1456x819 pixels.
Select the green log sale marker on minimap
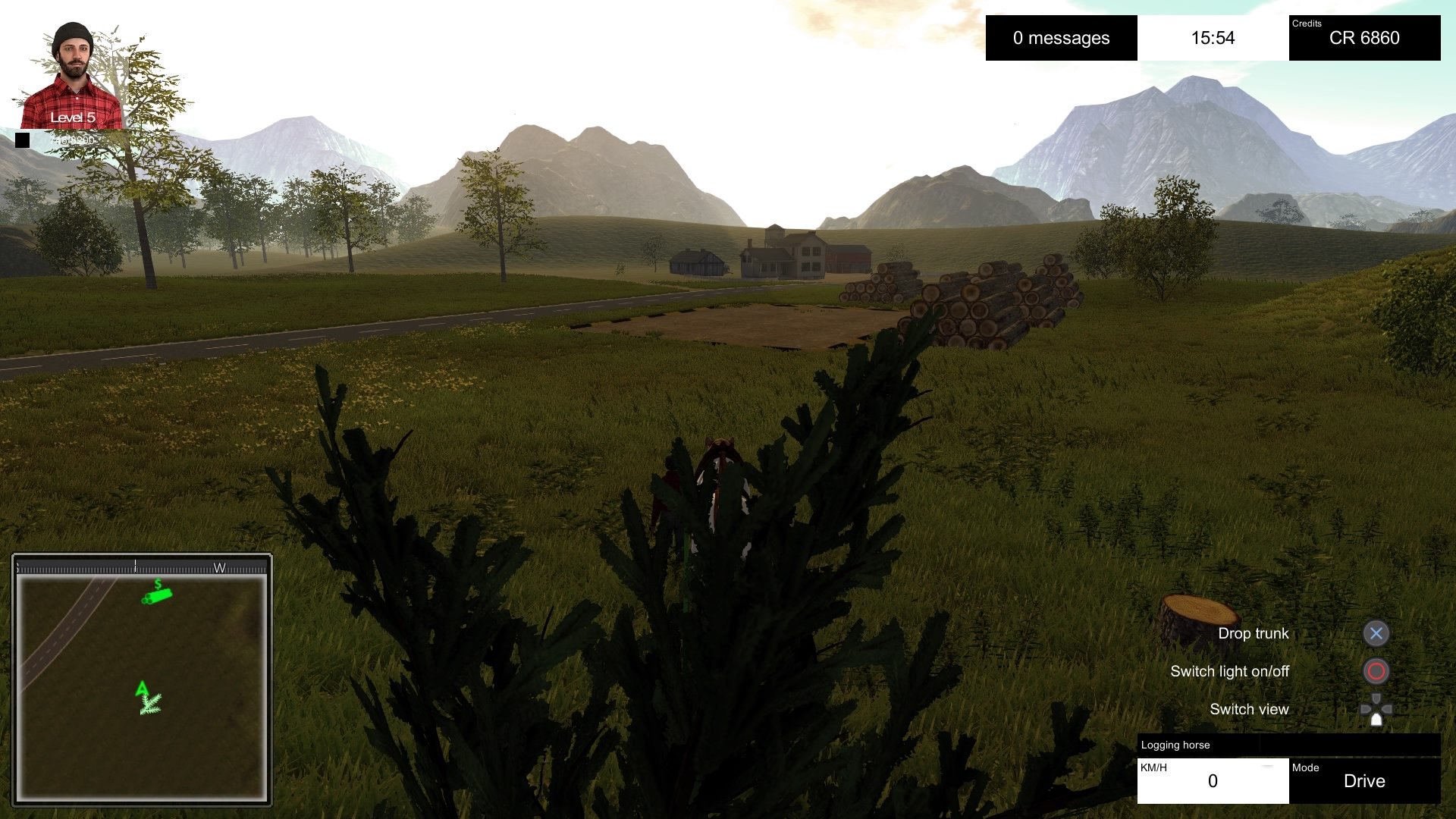pyautogui.click(x=157, y=595)
